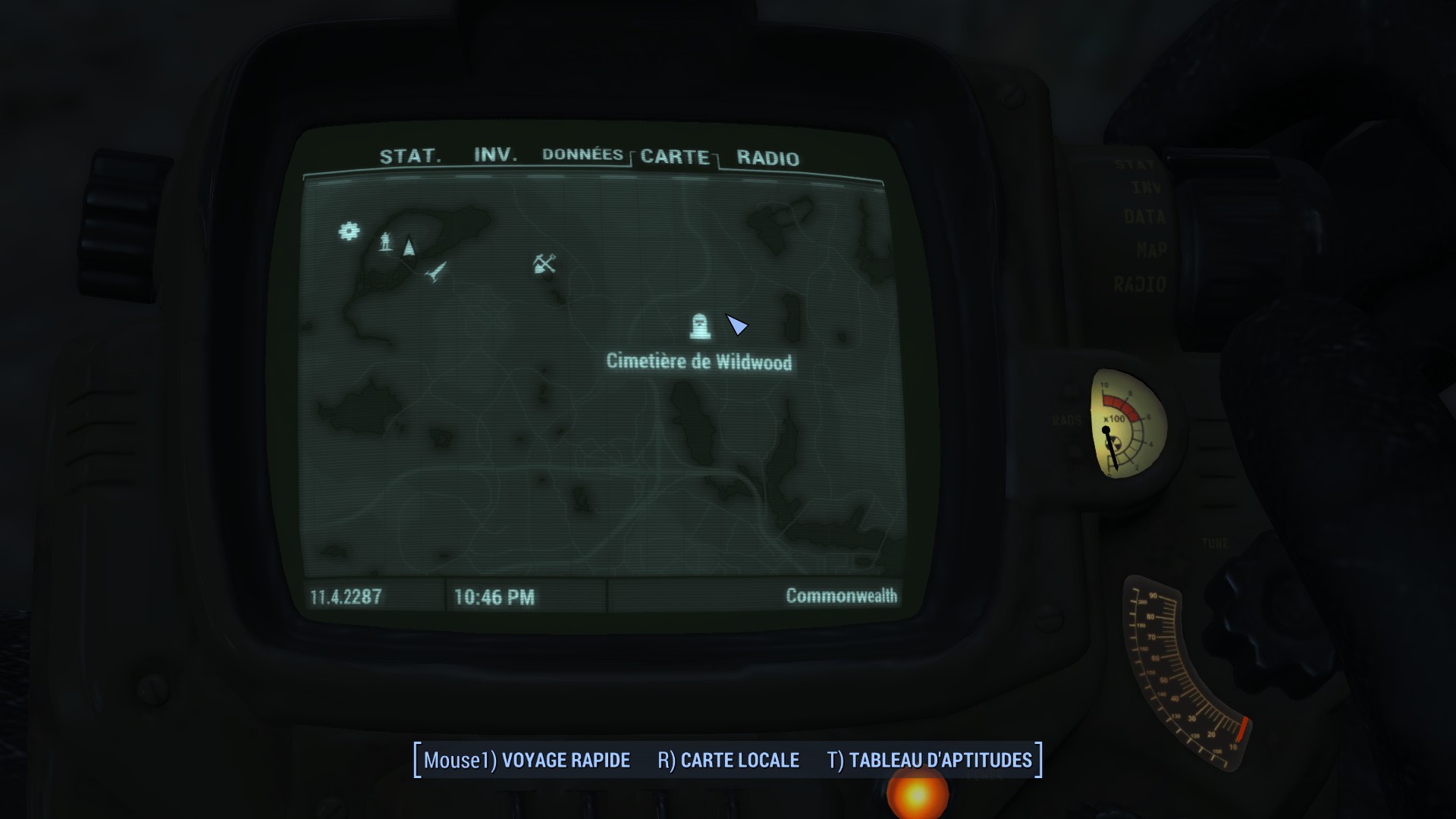The image size is (1456, 819).
Task: Show the TABLEAU D'APTITUDES perk chart
Action: 929,760
